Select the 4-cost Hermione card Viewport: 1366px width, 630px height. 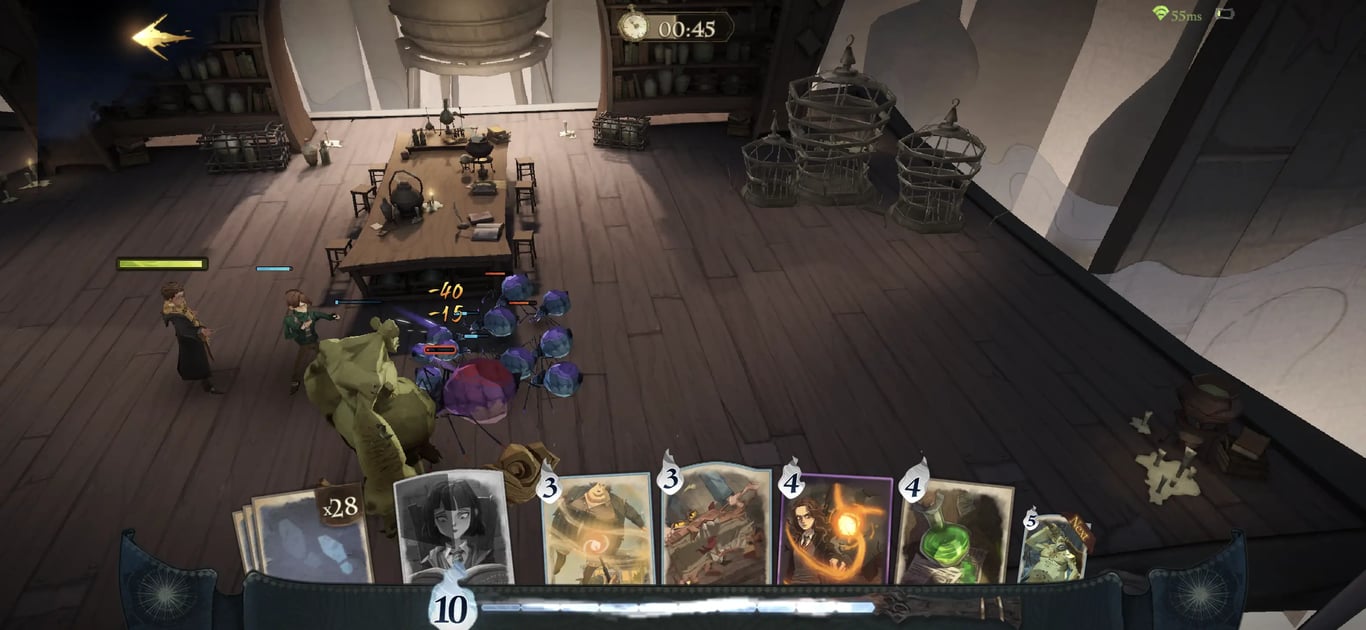(835, 528)
